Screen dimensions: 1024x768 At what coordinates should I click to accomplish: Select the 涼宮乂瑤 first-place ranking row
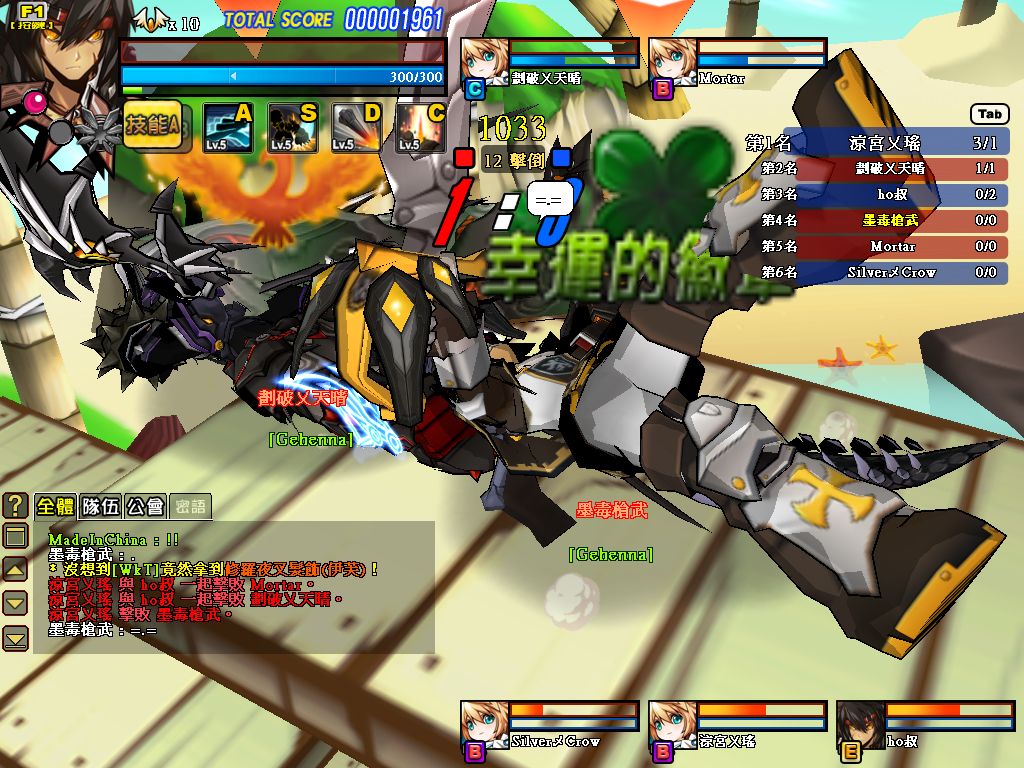click(877, 143)
